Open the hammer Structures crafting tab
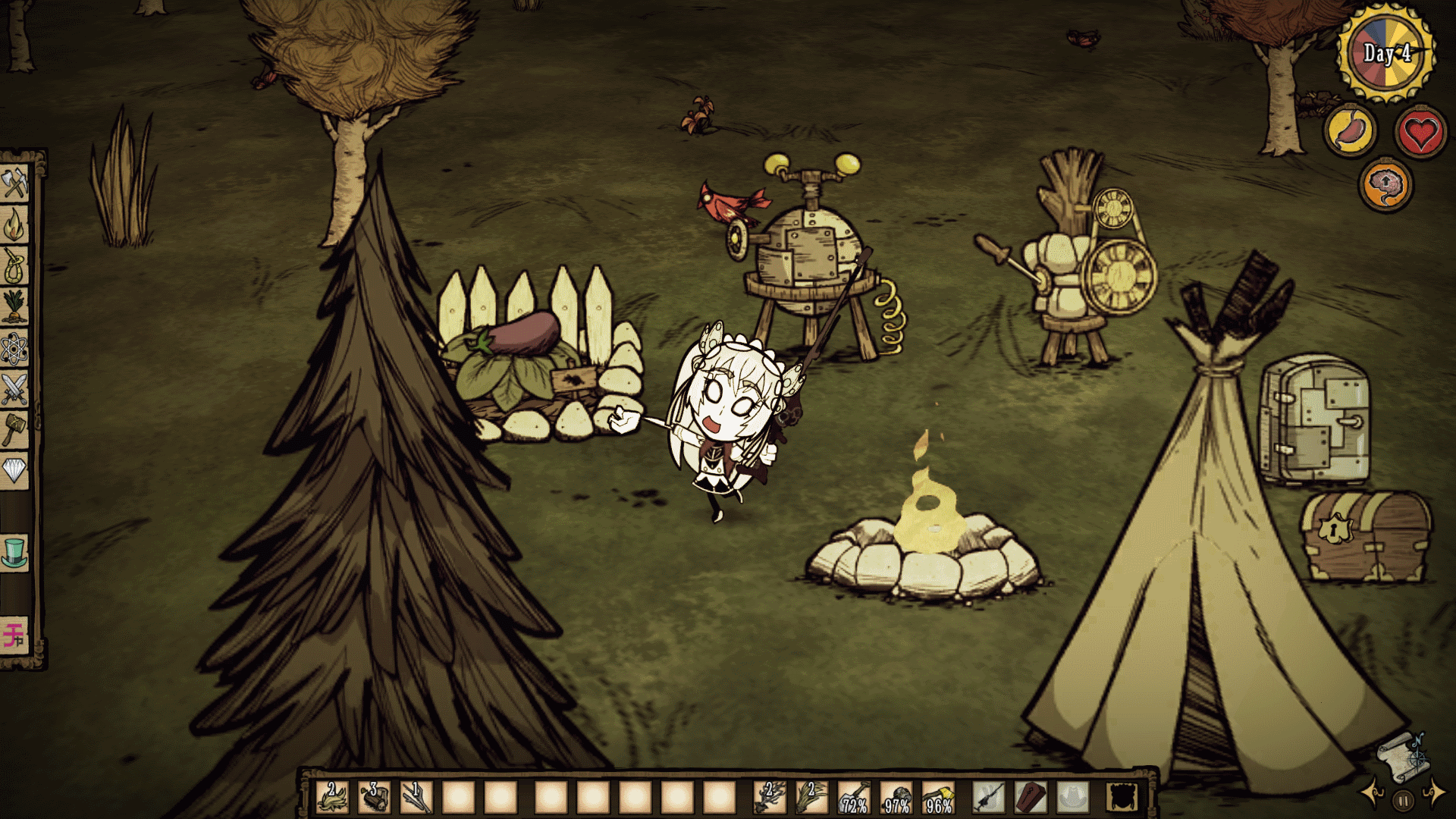The height and width of the screenshot is (819, 1456). click(15, 430)
